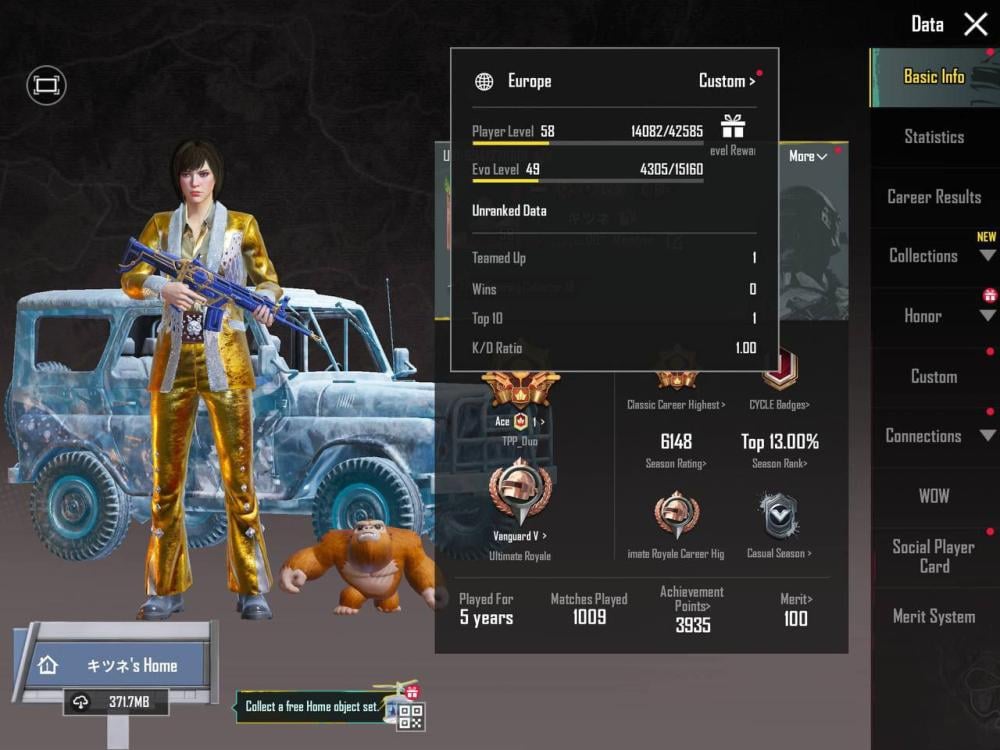Expand the More dropdown

pyautogui.click(x=808, y=156)
